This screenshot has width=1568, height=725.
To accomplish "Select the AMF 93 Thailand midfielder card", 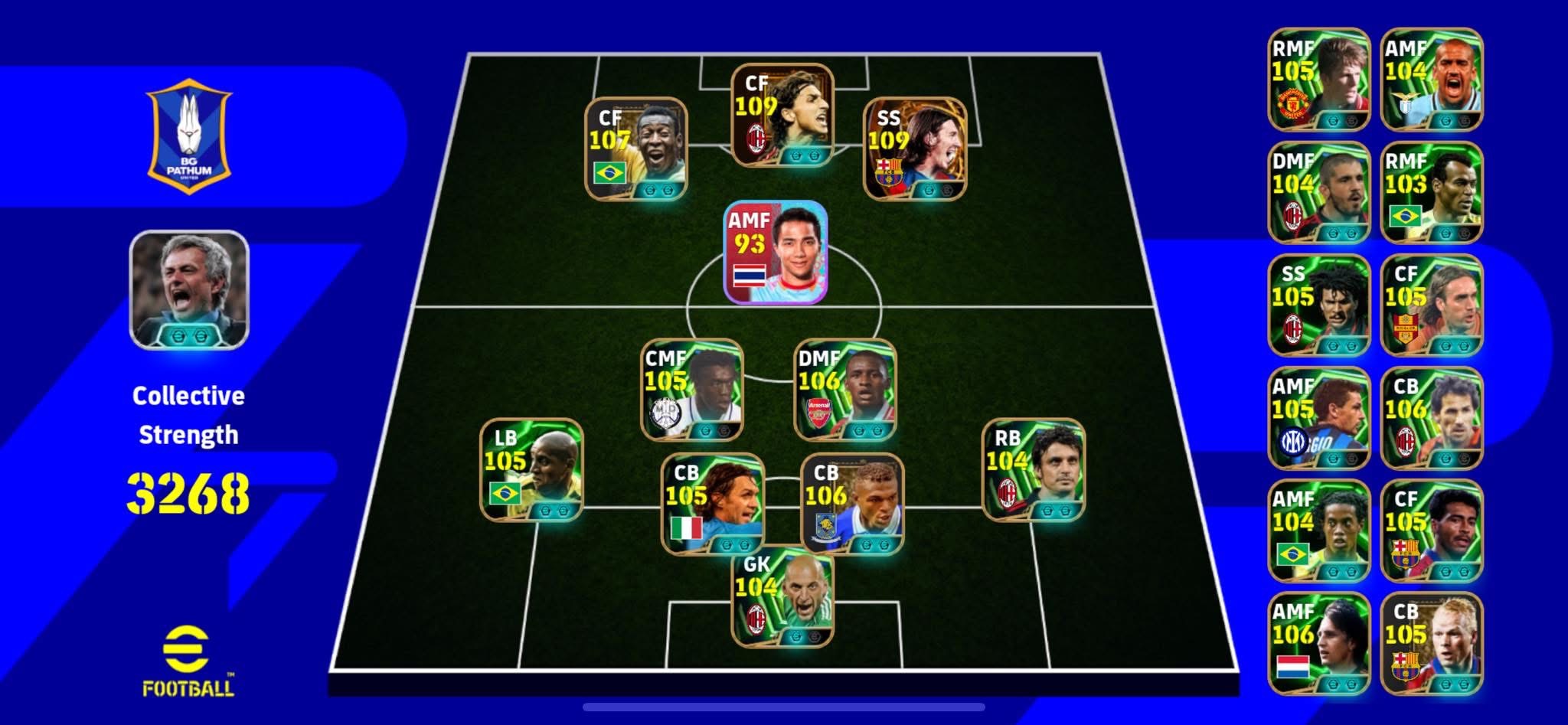I will (776, 252).
